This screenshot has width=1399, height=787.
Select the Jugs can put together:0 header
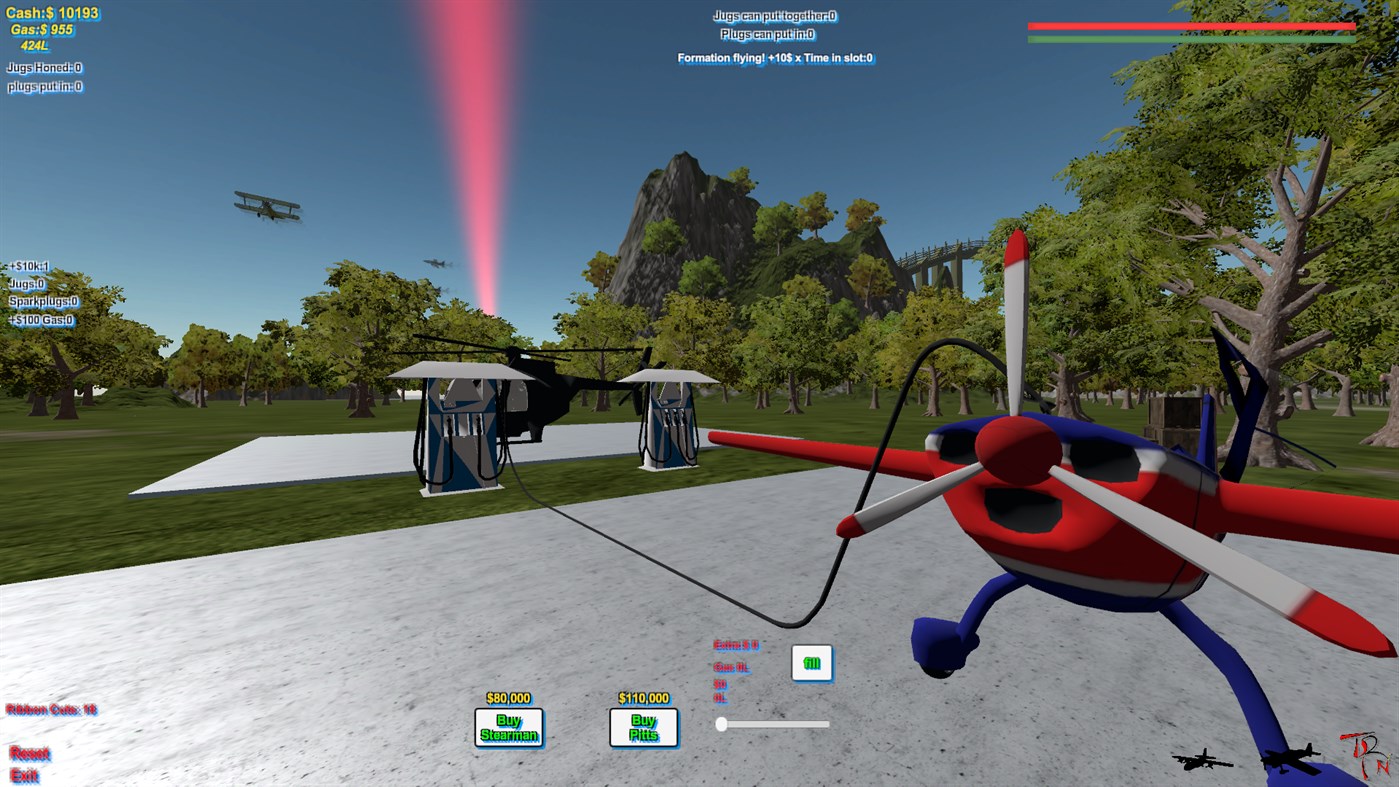pyautogui.click(x=775, y=15)
